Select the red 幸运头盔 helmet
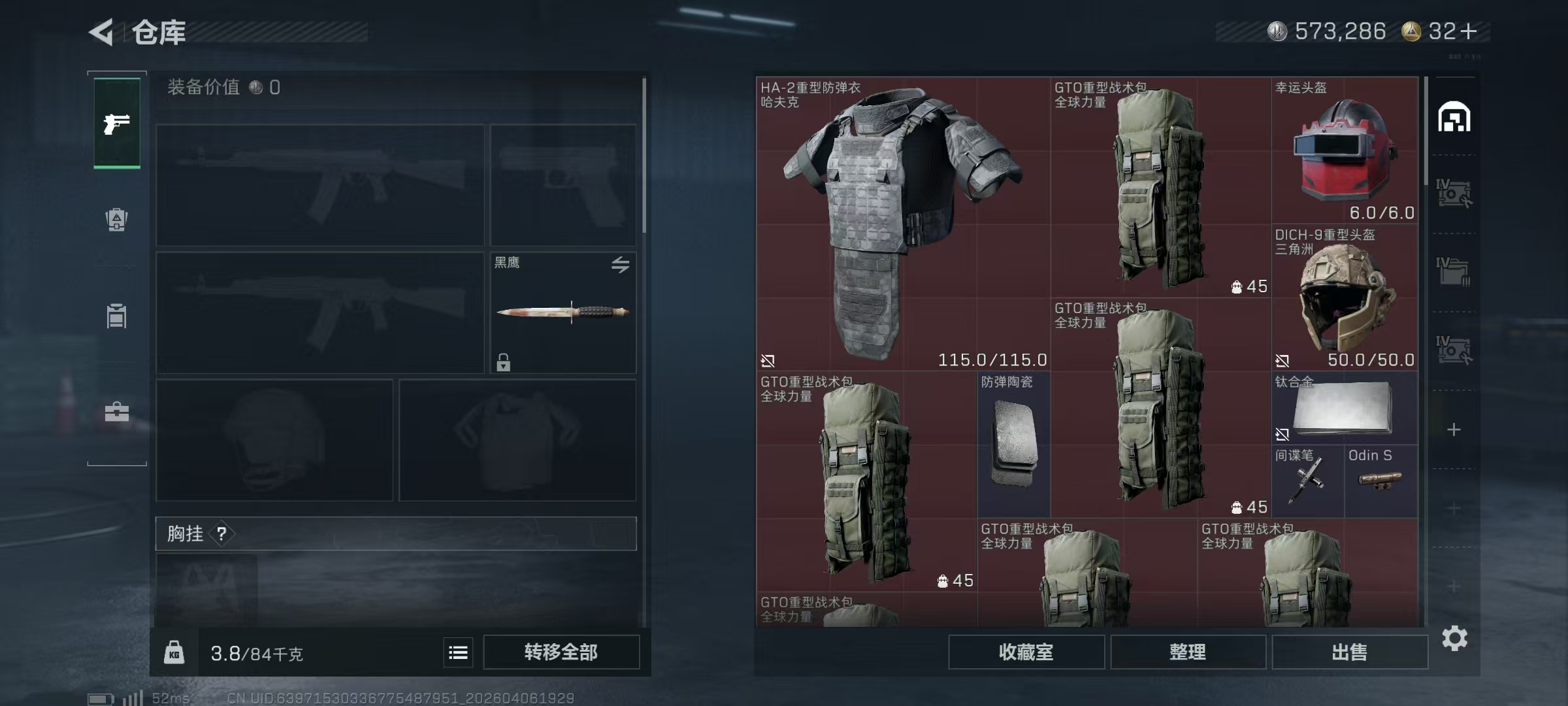This screenshot has height=706, width=1568. [1345, 150]
